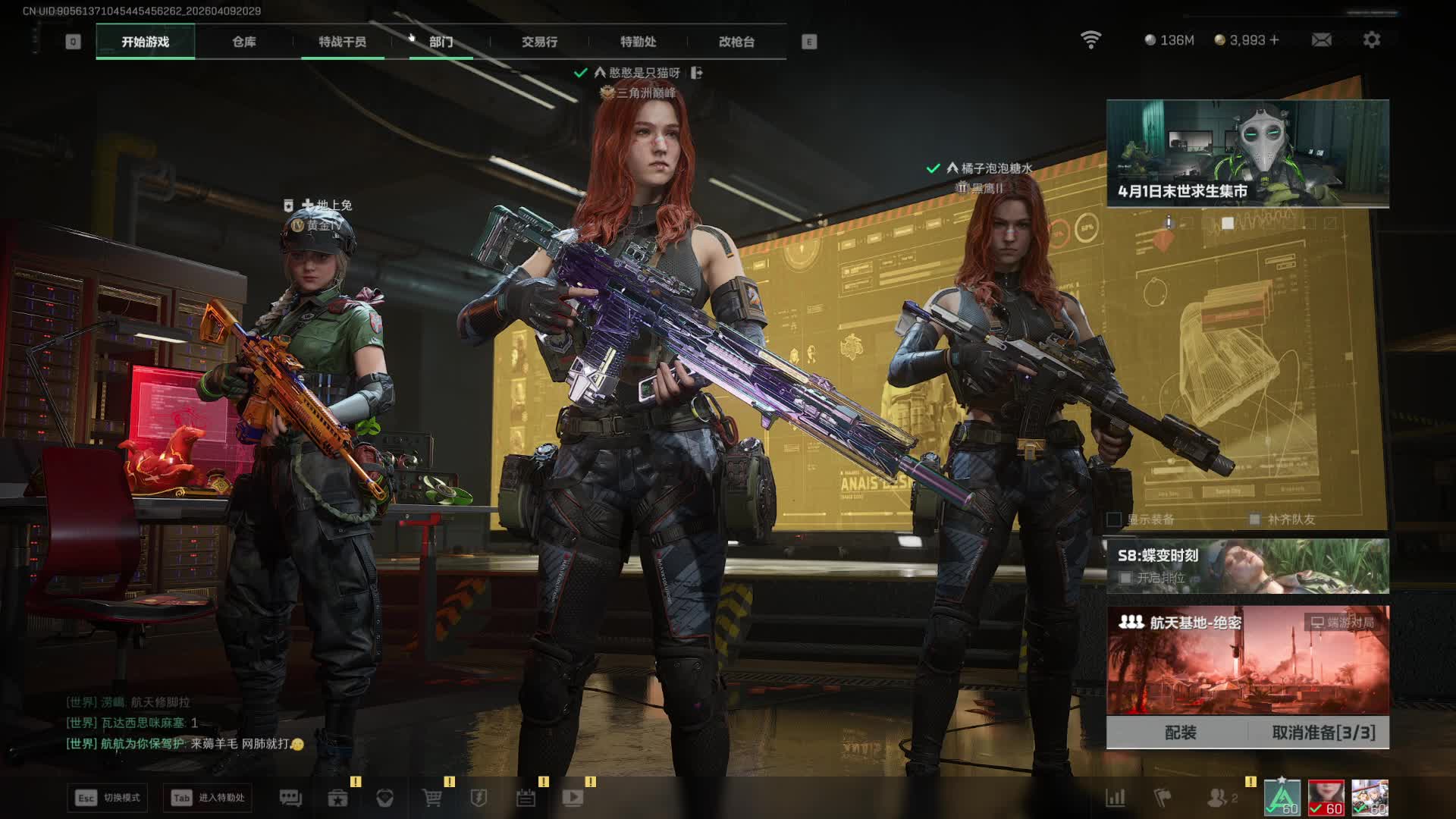This screenshot has height=819, width=1456.
Task: Go to the 交易行 trading house tab
Action: pyautogui.click(x=539, y=42)
